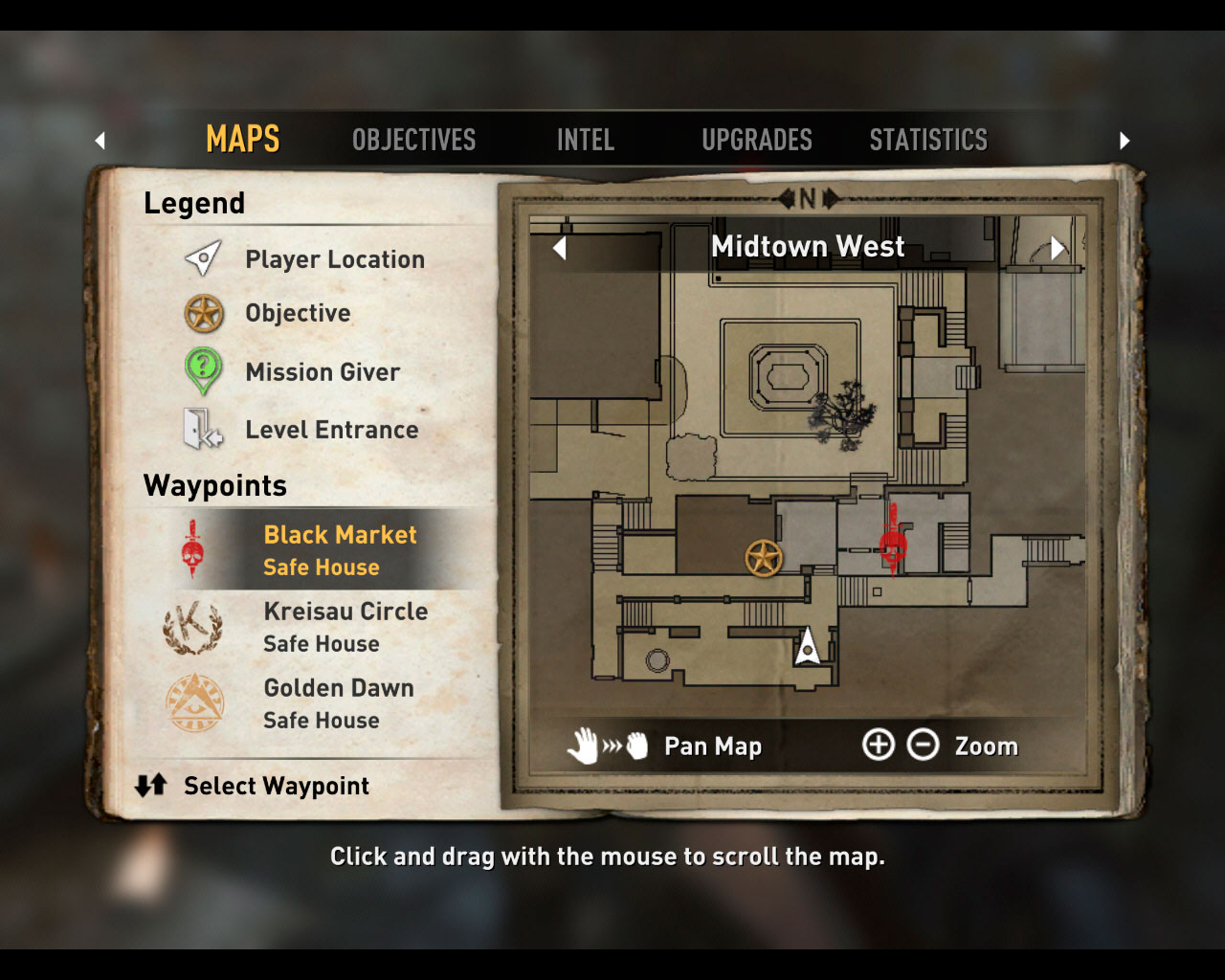Go to the next map area arrow
Screen dimensions: 1225x980
pos(1057,248)
